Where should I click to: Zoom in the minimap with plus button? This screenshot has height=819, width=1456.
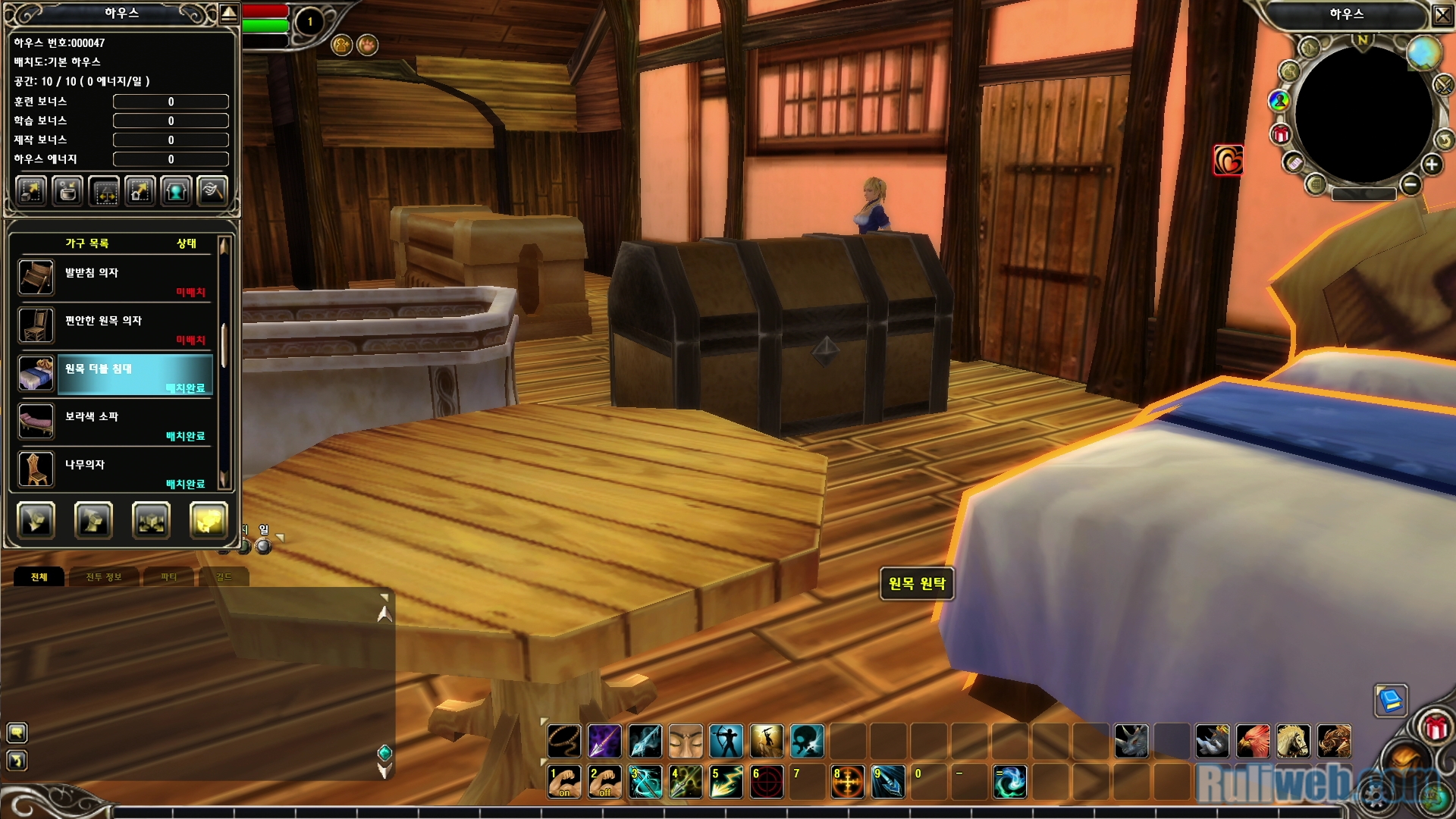point(1432,165)
